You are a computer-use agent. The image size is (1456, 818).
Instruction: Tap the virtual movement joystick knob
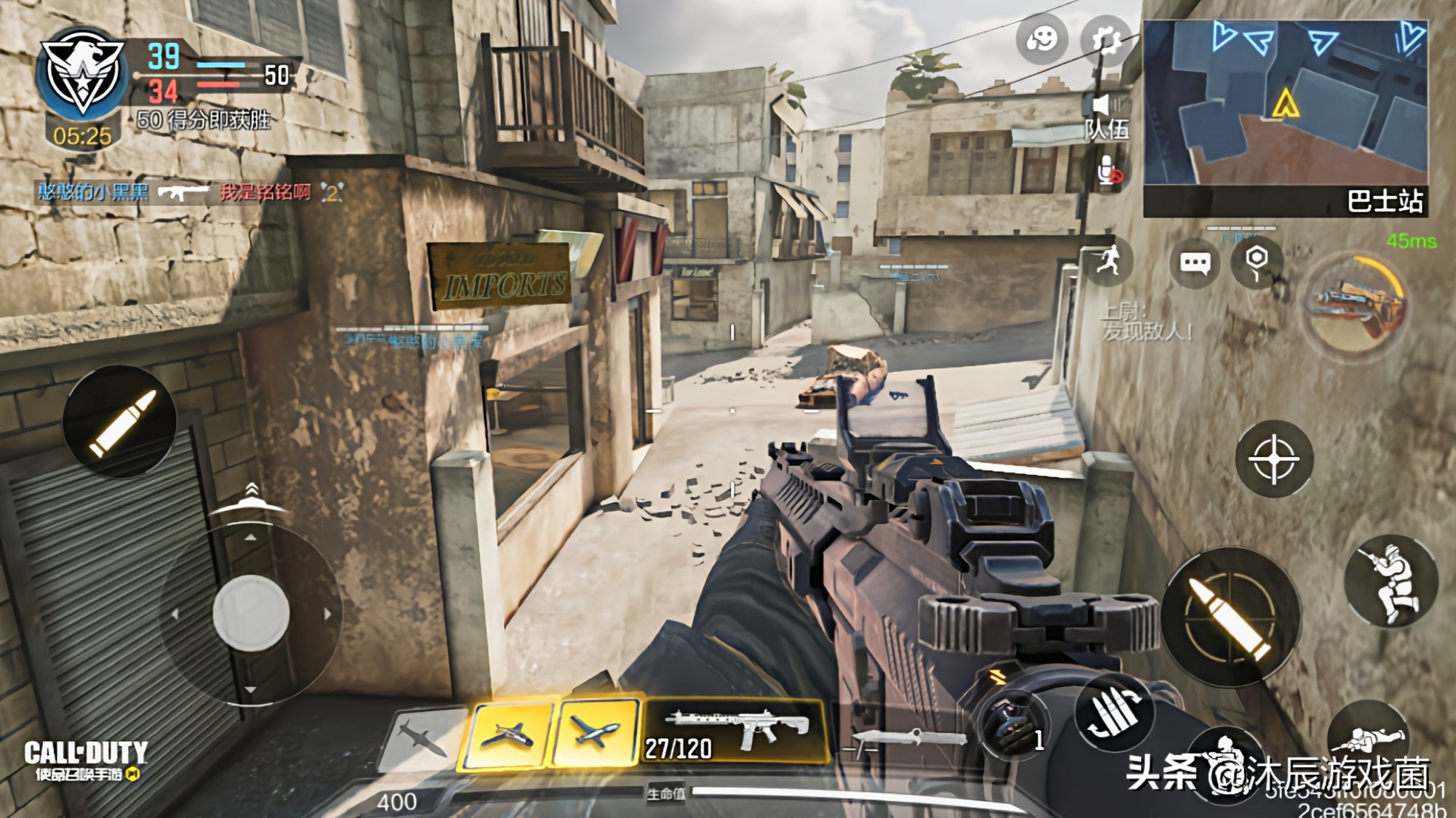click(250, 612)
